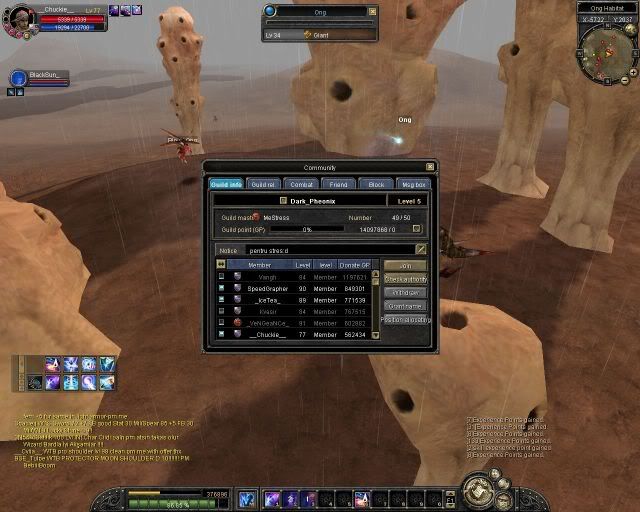The height and width of the screenshot is (512, 640).
Task: Click the __Chuckie__ player portrait
Action: (18, 20)
